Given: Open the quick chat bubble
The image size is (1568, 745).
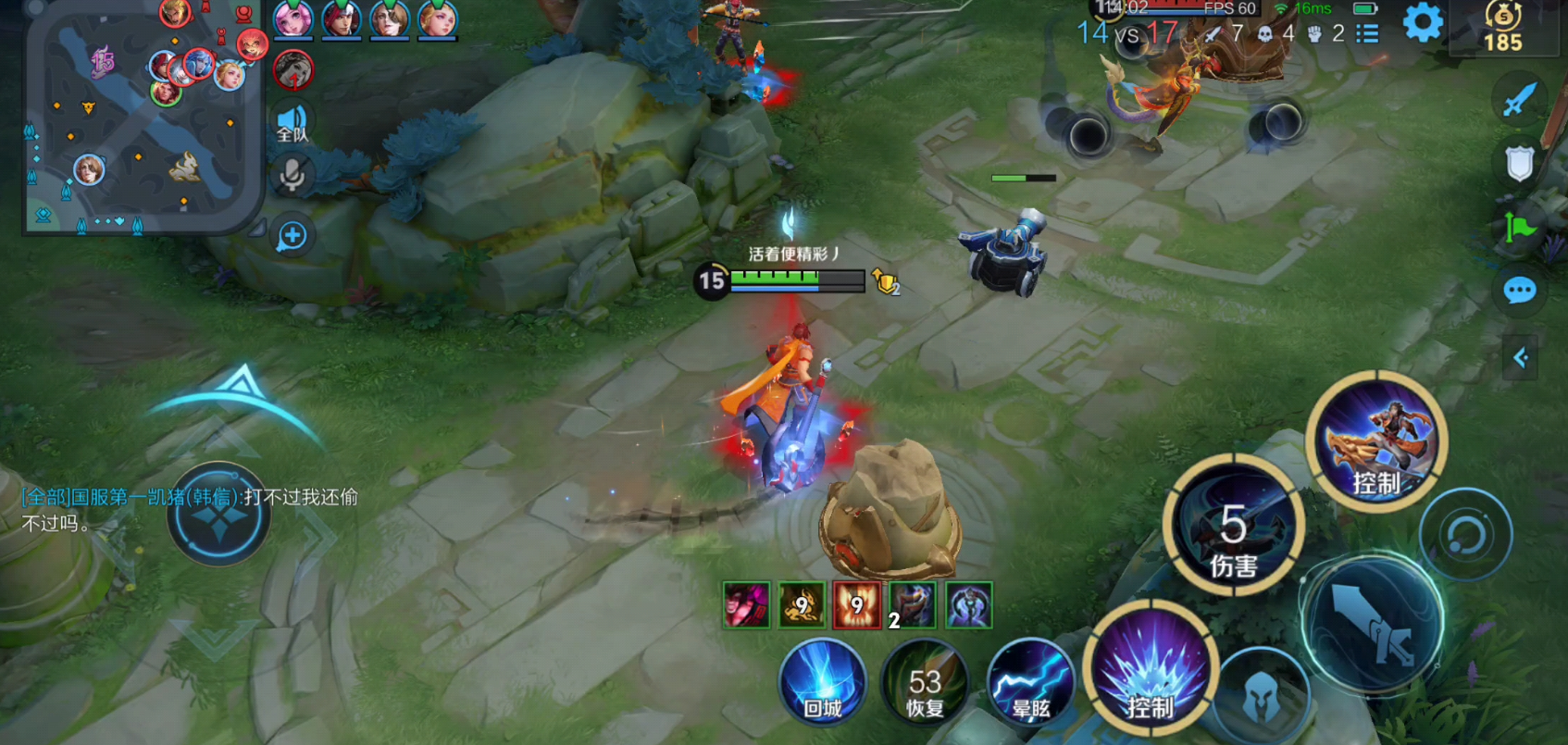Looking at the screenshot, I should [1519, 291].
